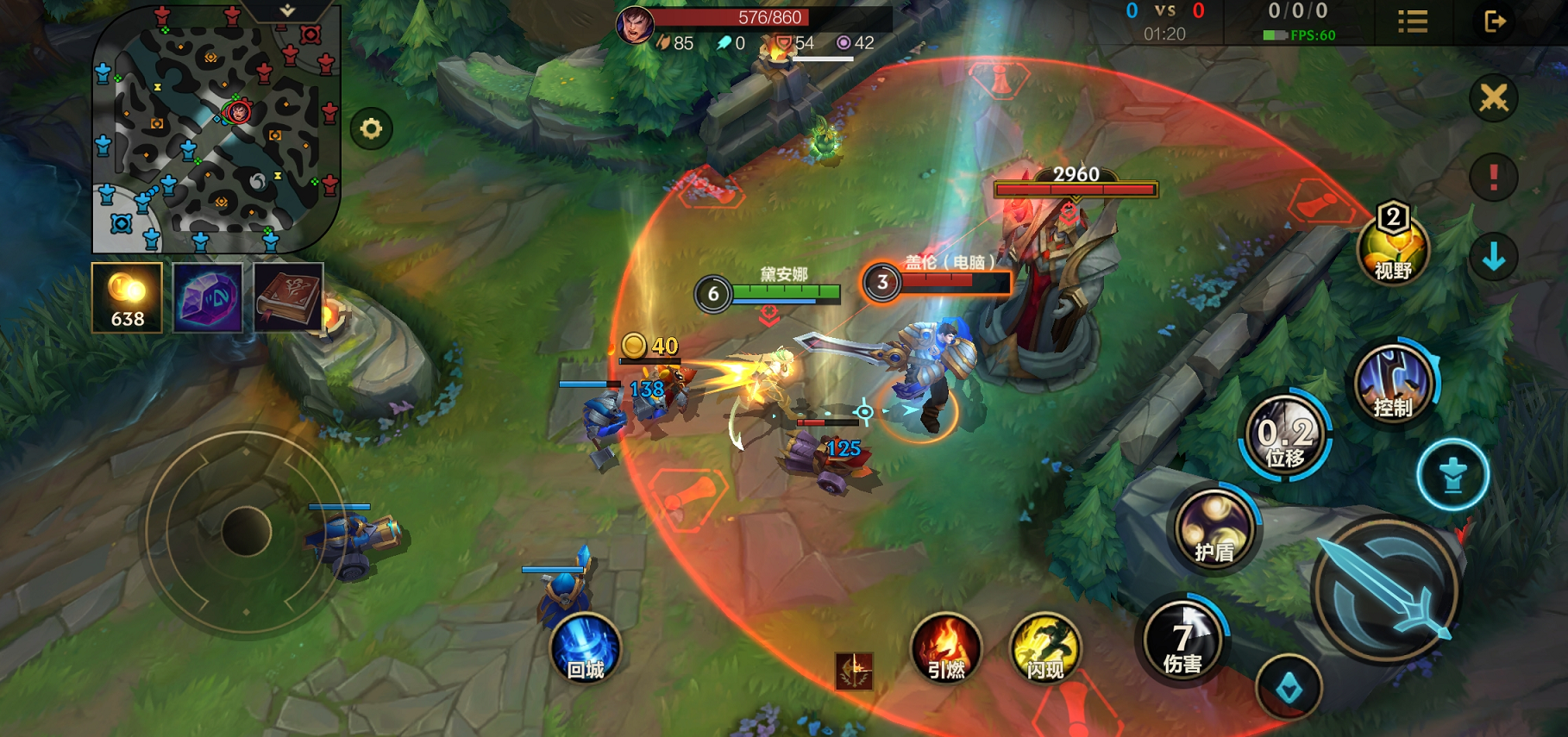Target turrets with the tower button
Screen dimensions: 1568x737
(x=1453, y=475)
